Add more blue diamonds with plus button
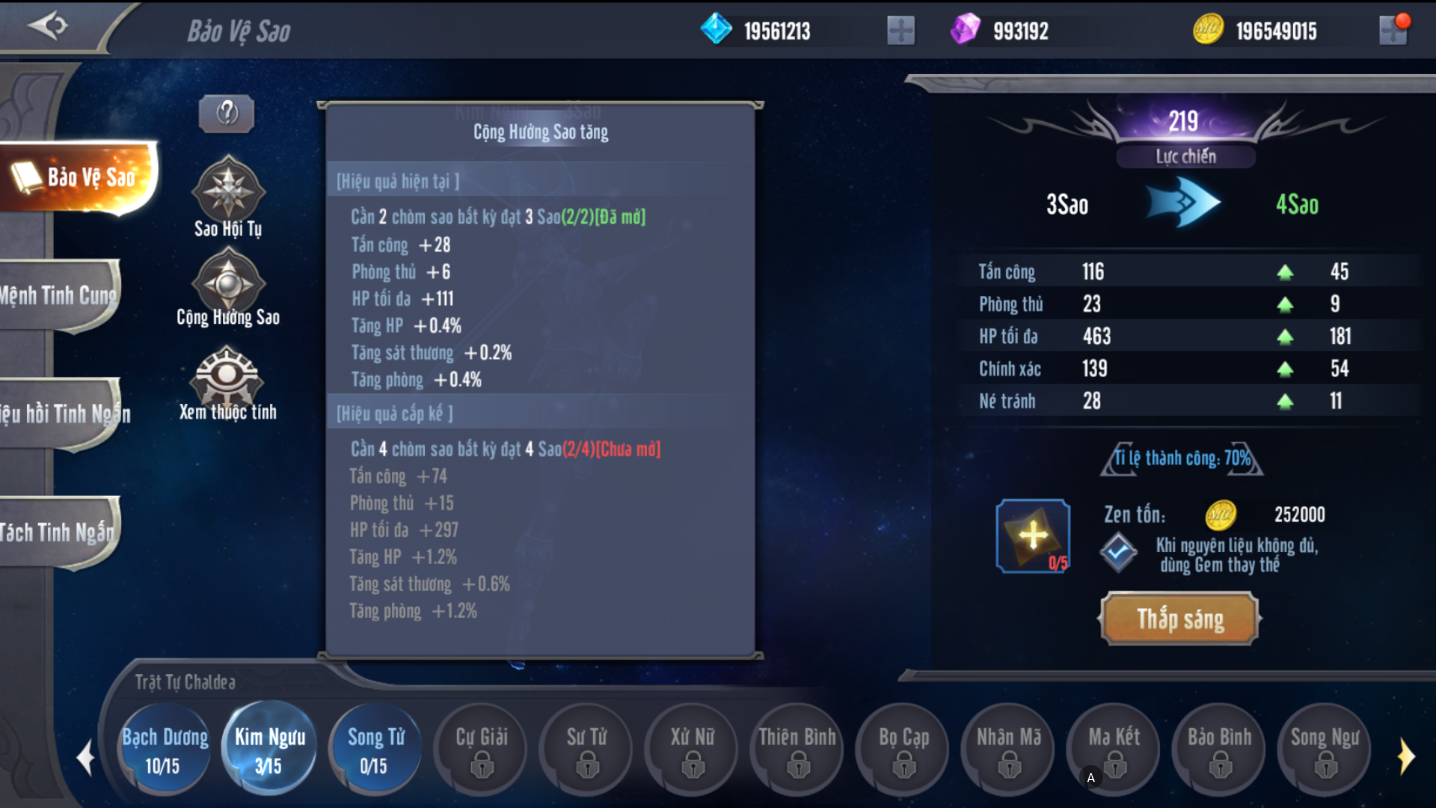1436x808 pixels. pyautogui.click(x=901, y=31)
